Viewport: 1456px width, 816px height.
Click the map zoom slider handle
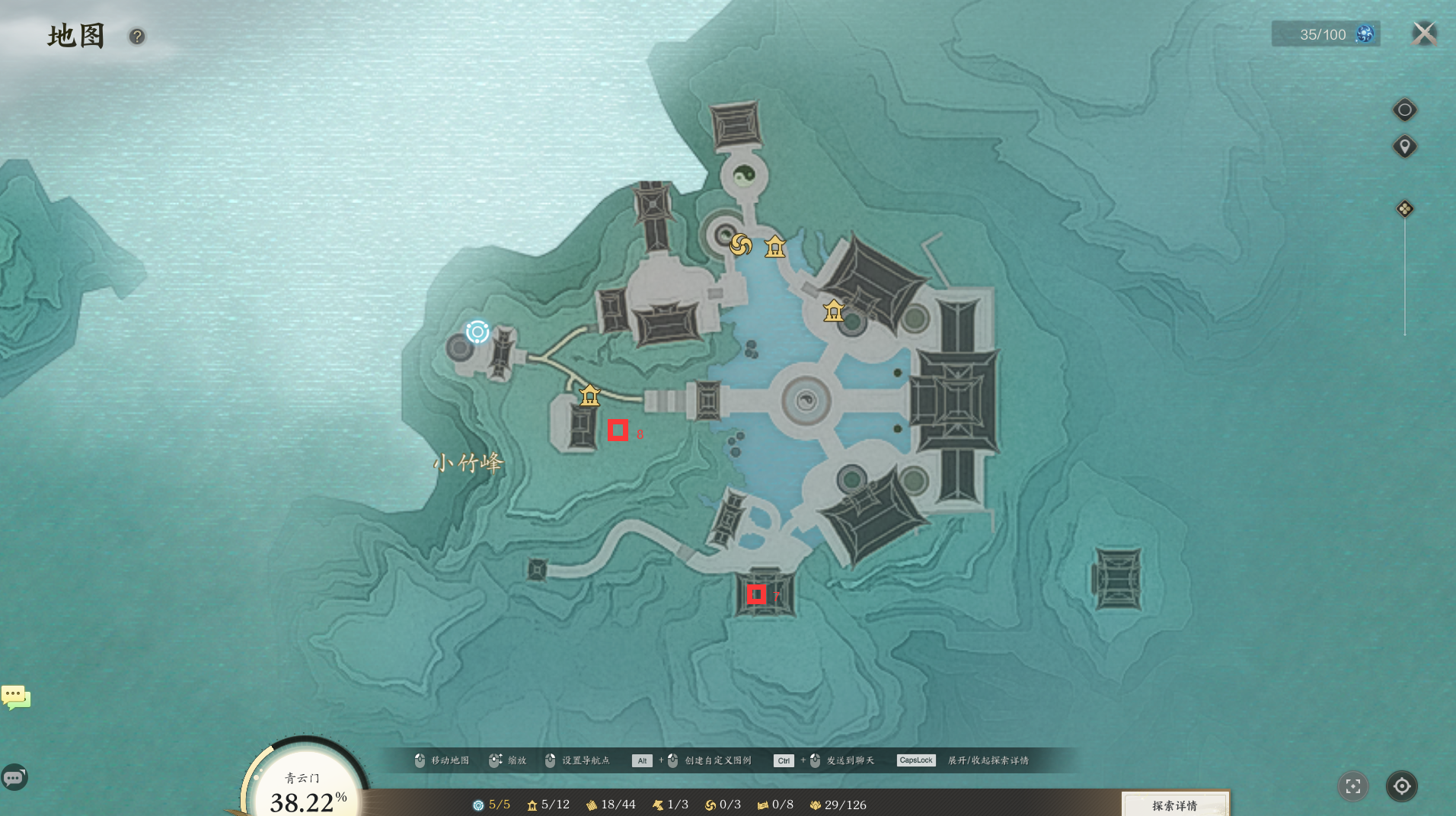[1405, 209]
